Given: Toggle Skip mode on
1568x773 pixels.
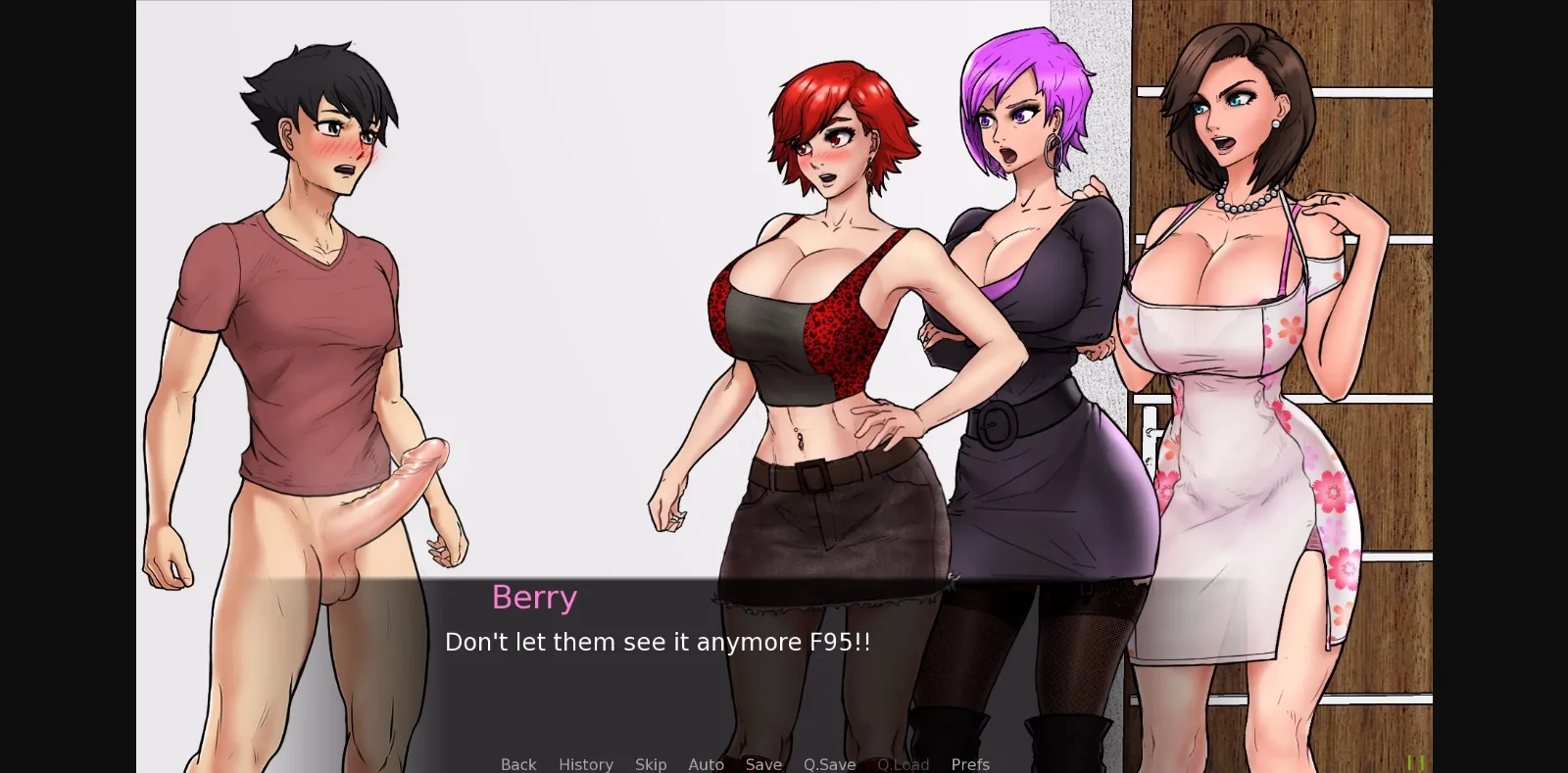Looking at the screenshot, I should (650, 764).
